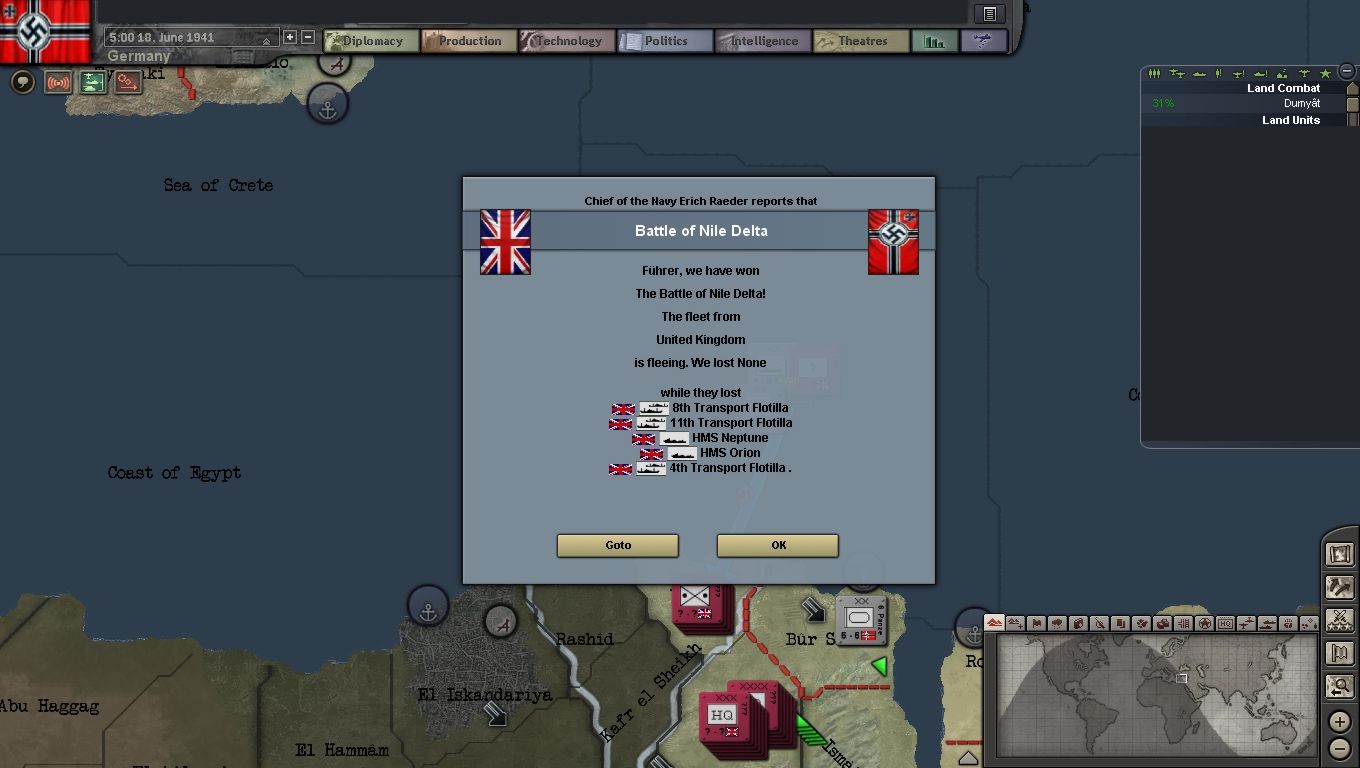Open the crossed swords with stars button
Image resolution: width=1360 pixels, height=768 pixels.
point(1339,620)
